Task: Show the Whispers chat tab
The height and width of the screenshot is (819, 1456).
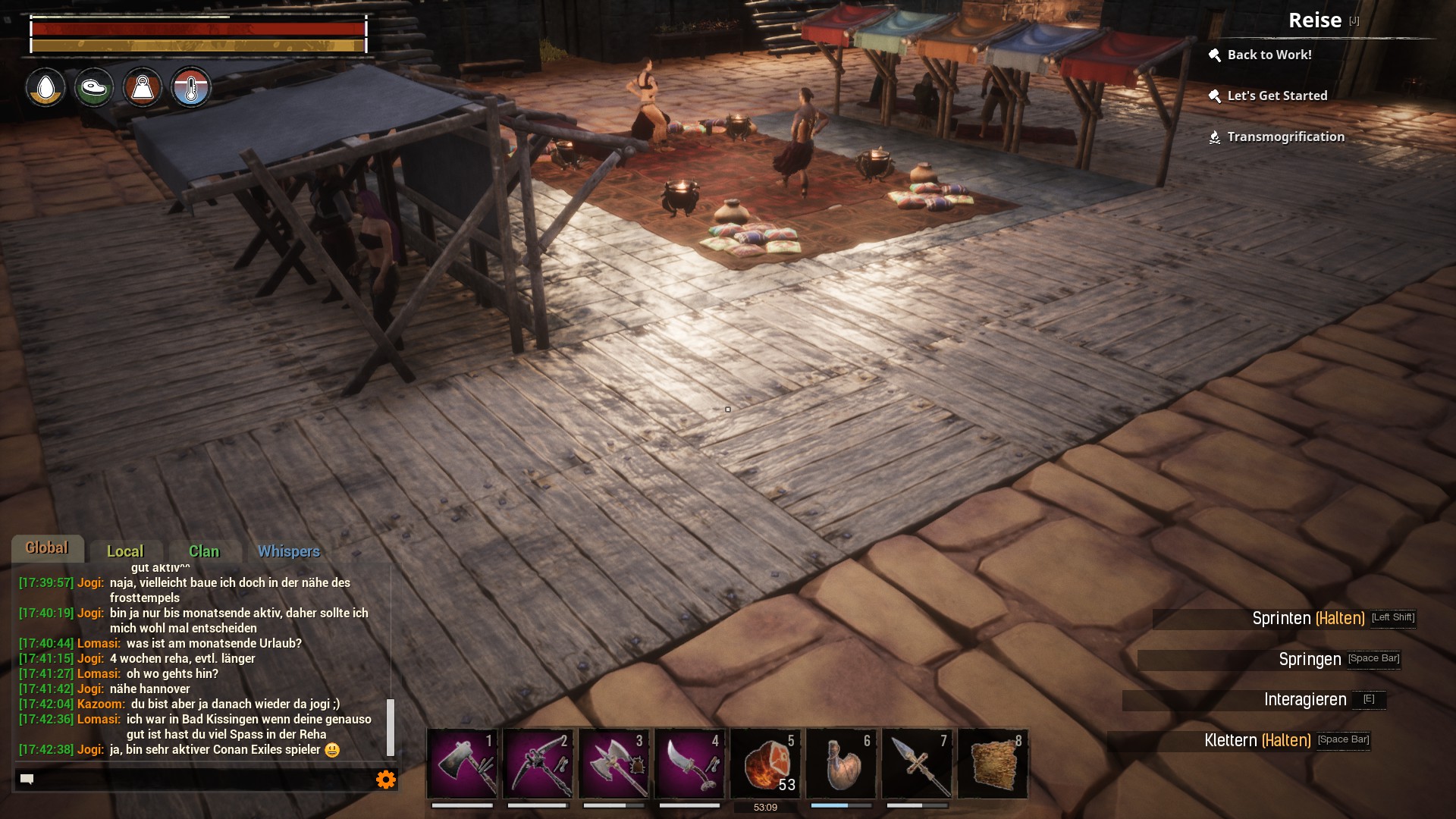Action: click(x=289, y=551)
